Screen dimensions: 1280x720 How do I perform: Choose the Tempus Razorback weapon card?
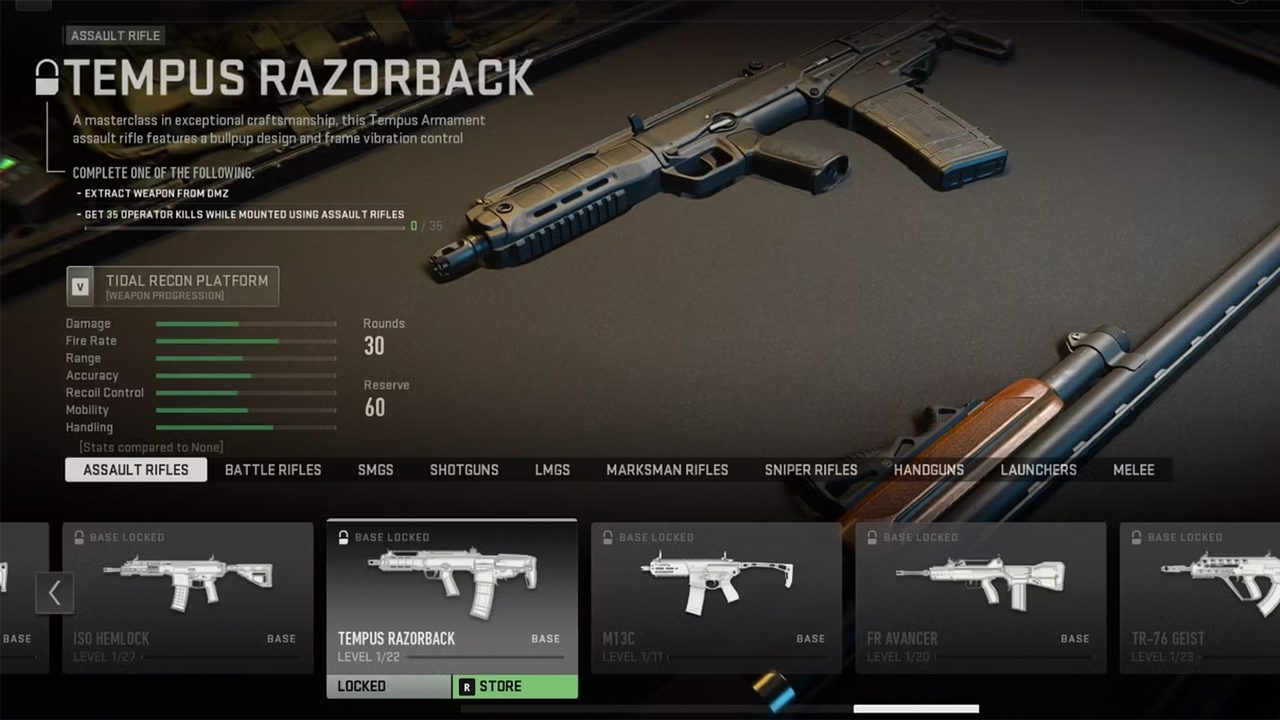[452, 596]
